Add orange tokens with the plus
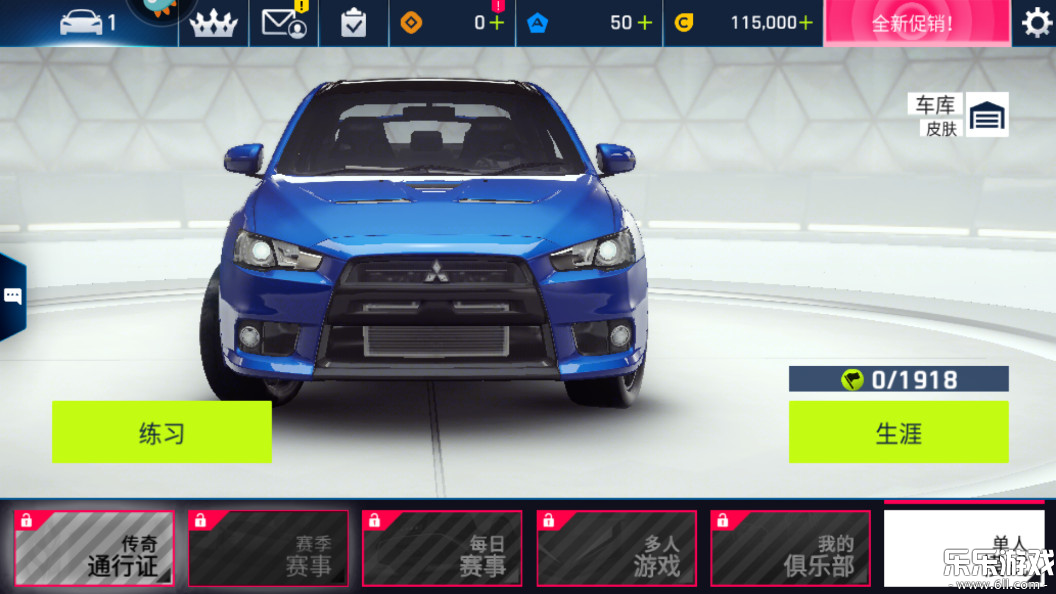The image size is (1056, 594). [x=497, y=23]
